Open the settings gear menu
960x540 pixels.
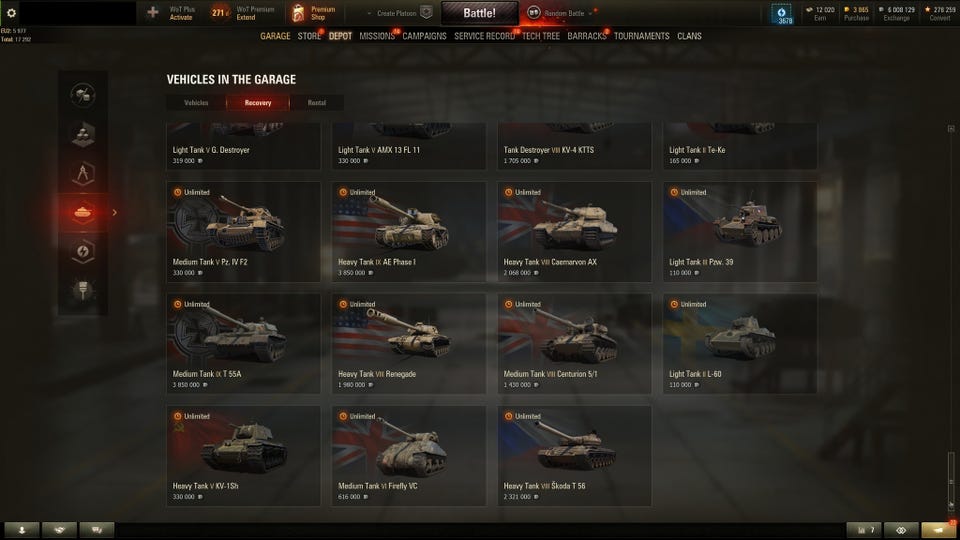point(11,12)
